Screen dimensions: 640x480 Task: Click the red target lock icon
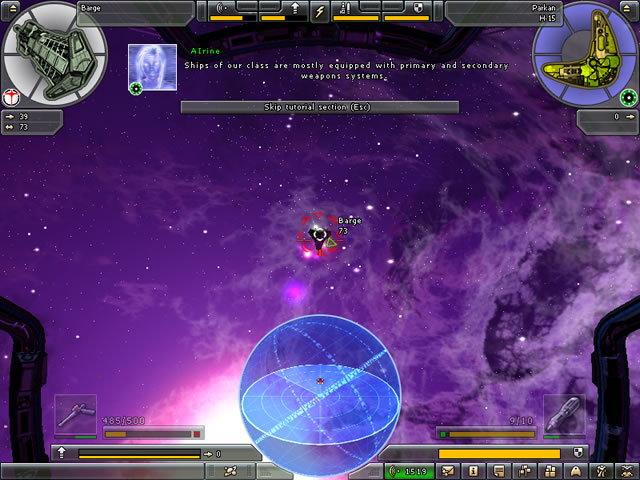coord(11,97)
